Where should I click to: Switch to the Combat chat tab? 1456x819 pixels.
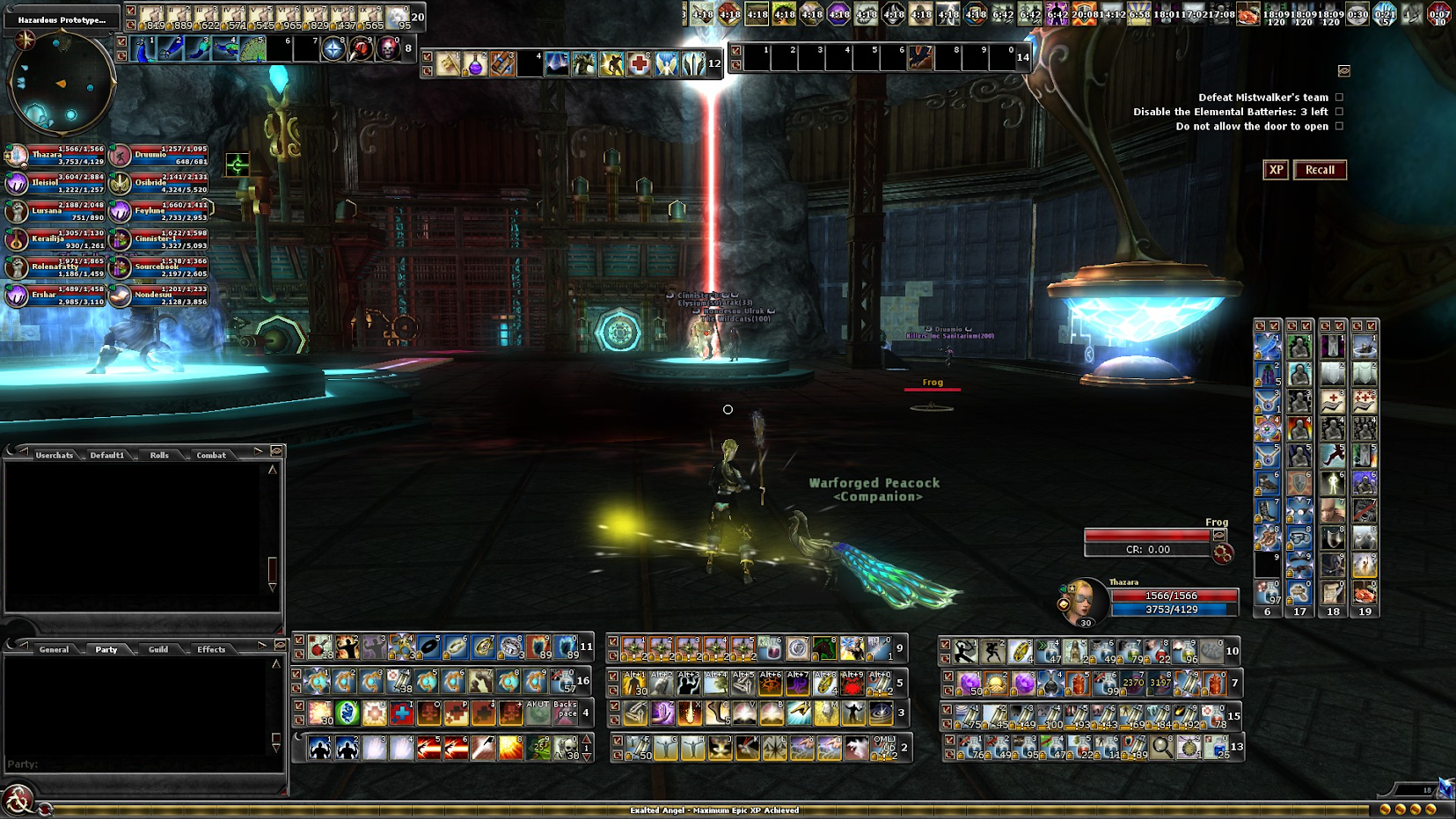(x=211, y=455)
